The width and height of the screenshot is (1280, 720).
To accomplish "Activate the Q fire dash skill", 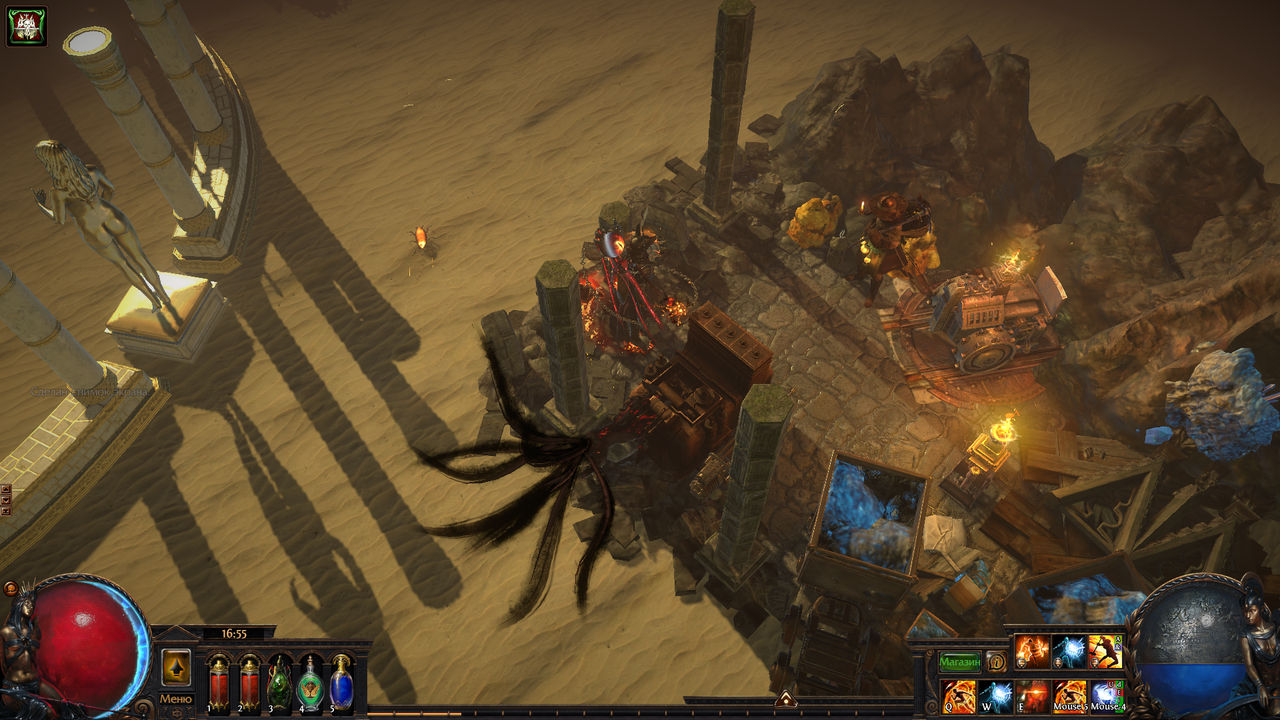I will (960, 696).
